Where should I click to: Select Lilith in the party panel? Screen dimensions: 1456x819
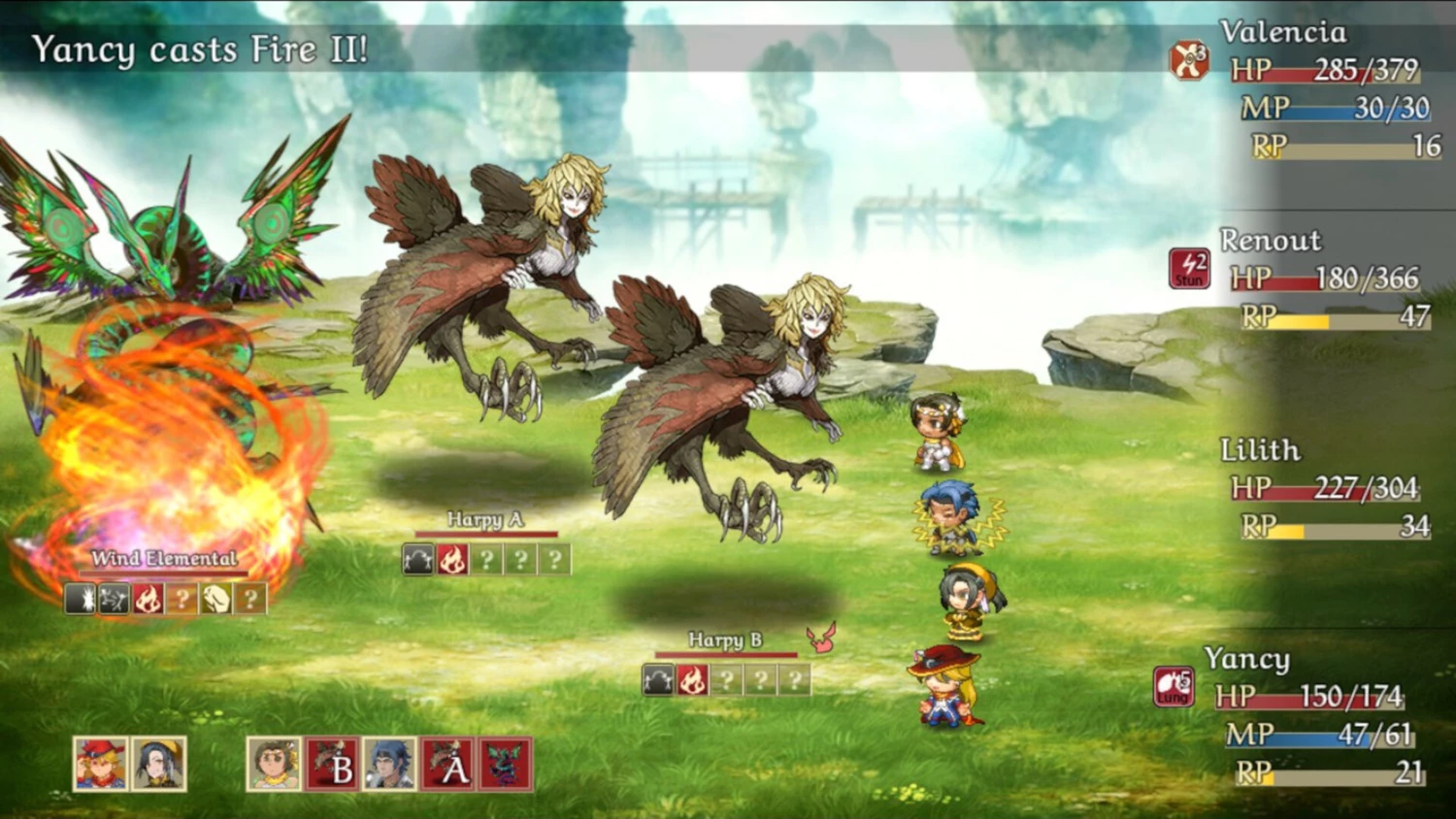point(1260,450)
